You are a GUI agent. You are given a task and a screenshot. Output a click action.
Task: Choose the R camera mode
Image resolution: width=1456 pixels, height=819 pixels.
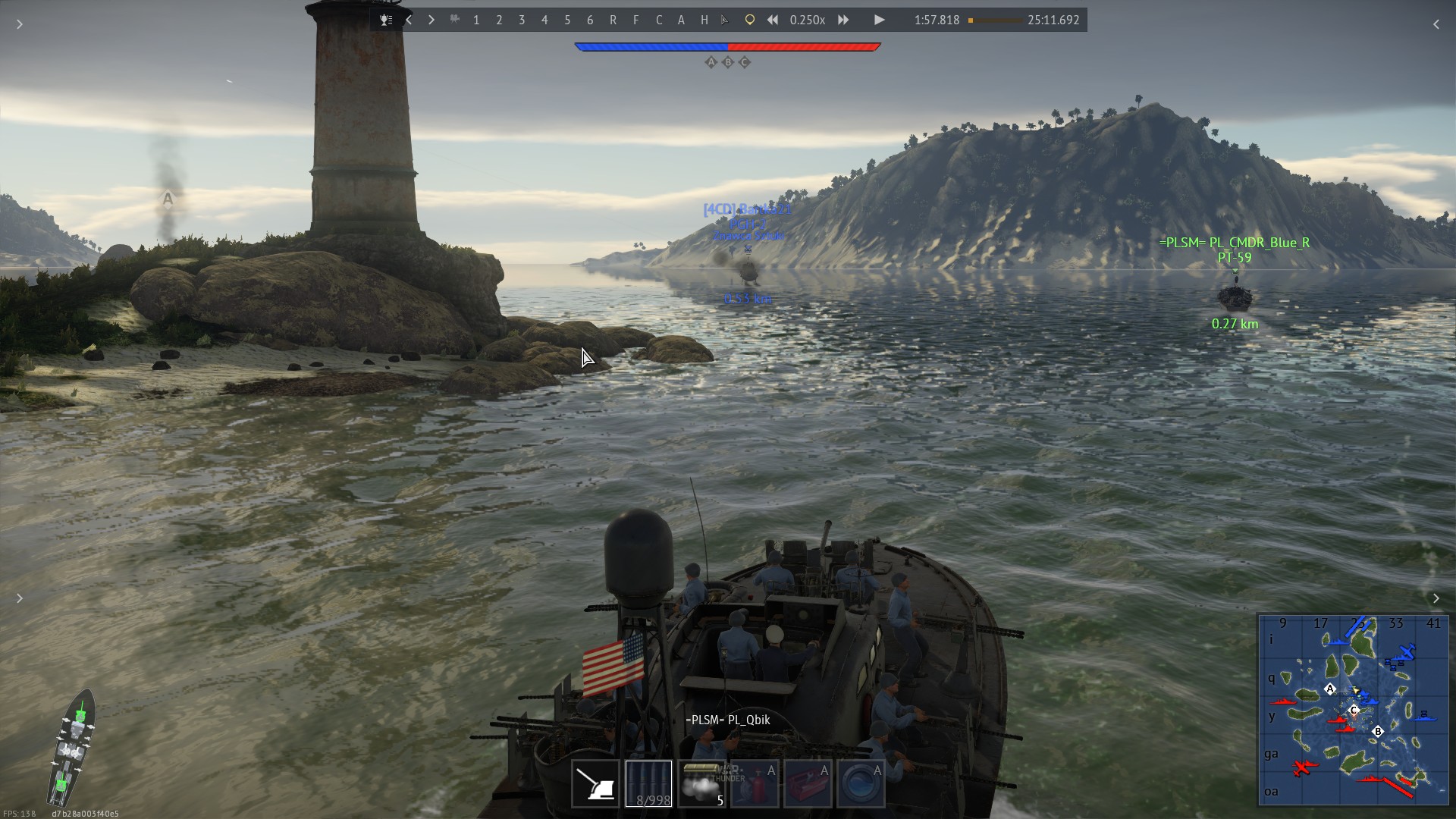click(x=613, y=20)
